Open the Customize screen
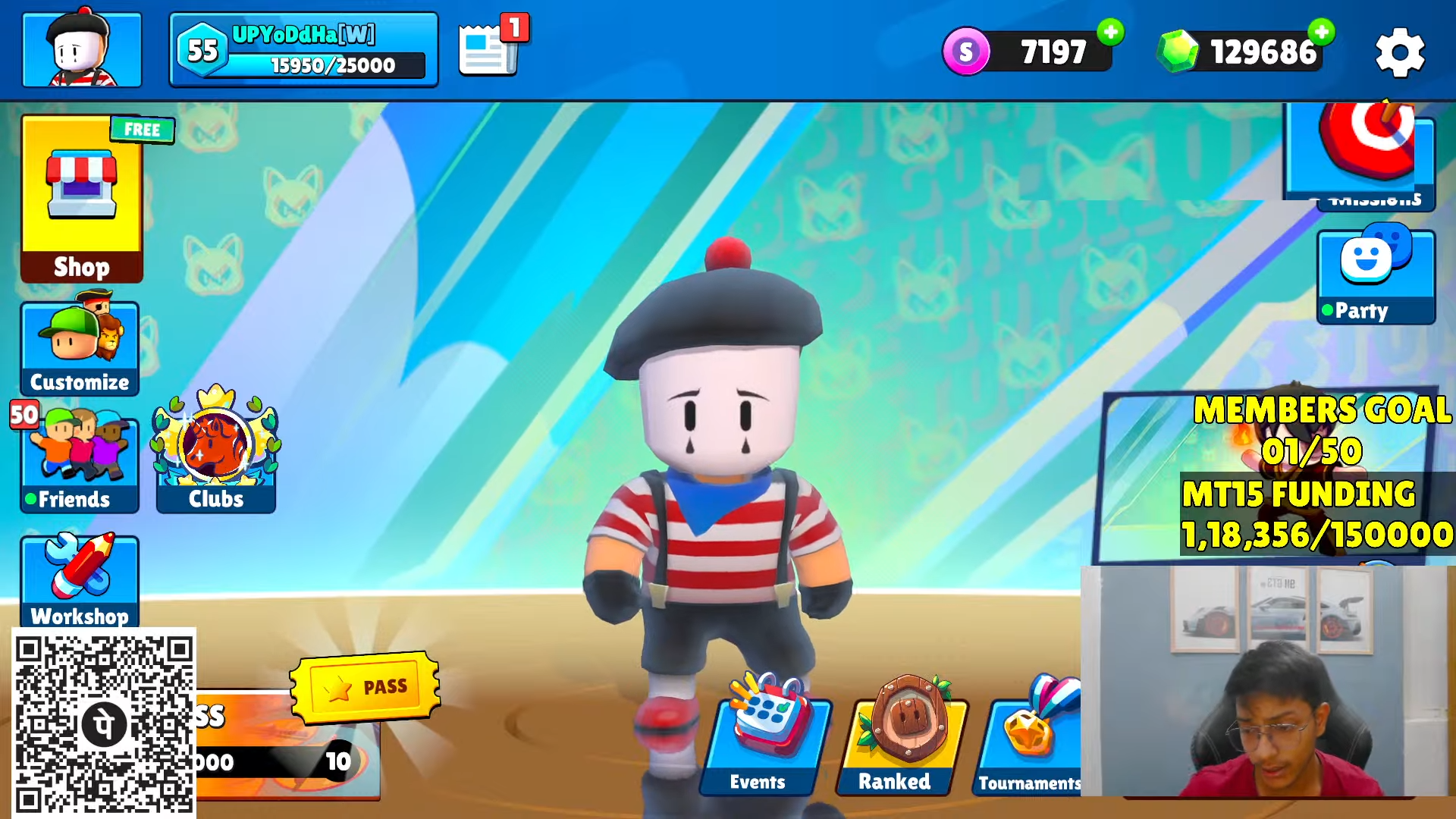Screen dimensions: 1456x819 (80, 348)
